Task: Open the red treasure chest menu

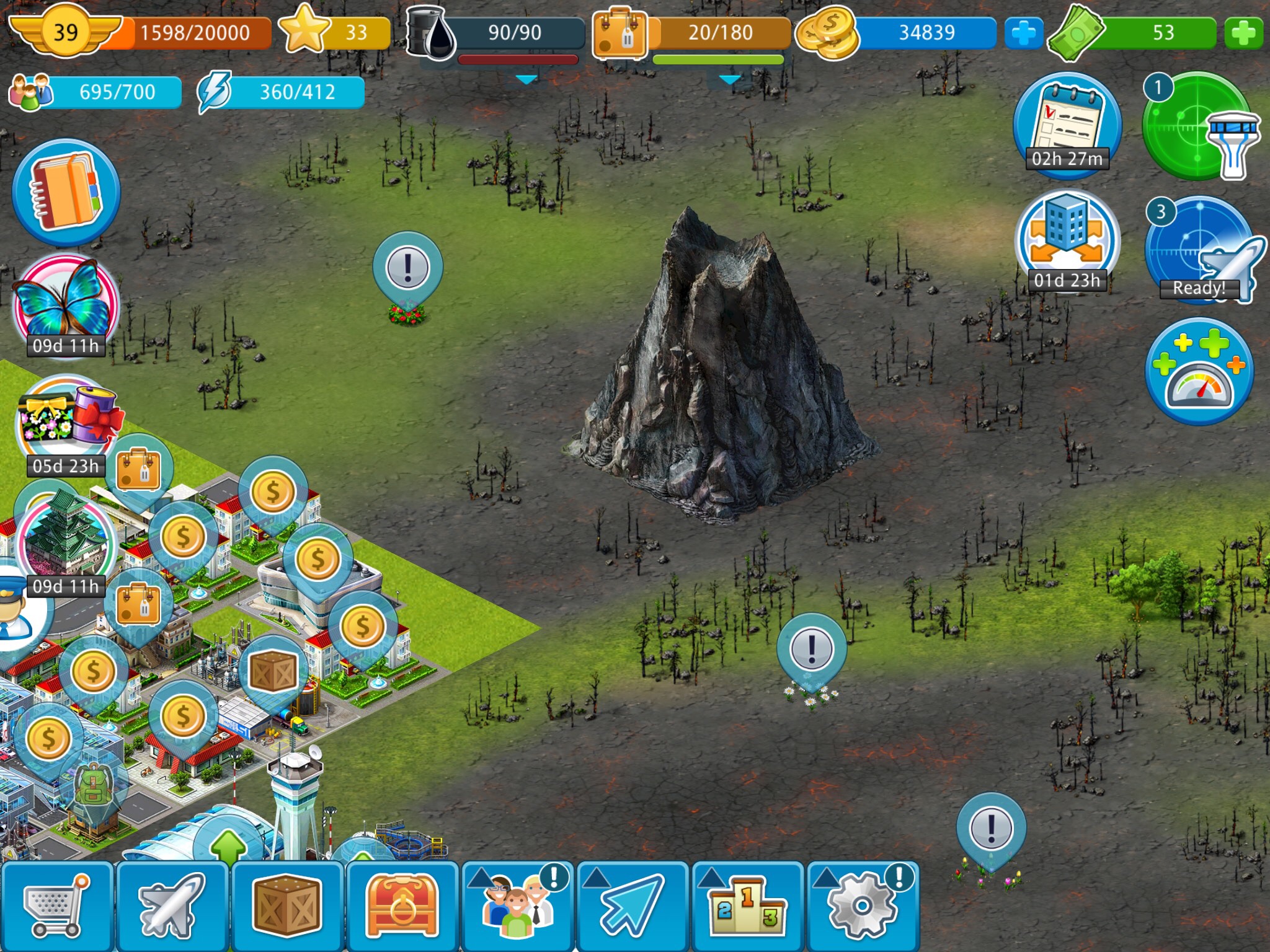Action: (402, 906)
